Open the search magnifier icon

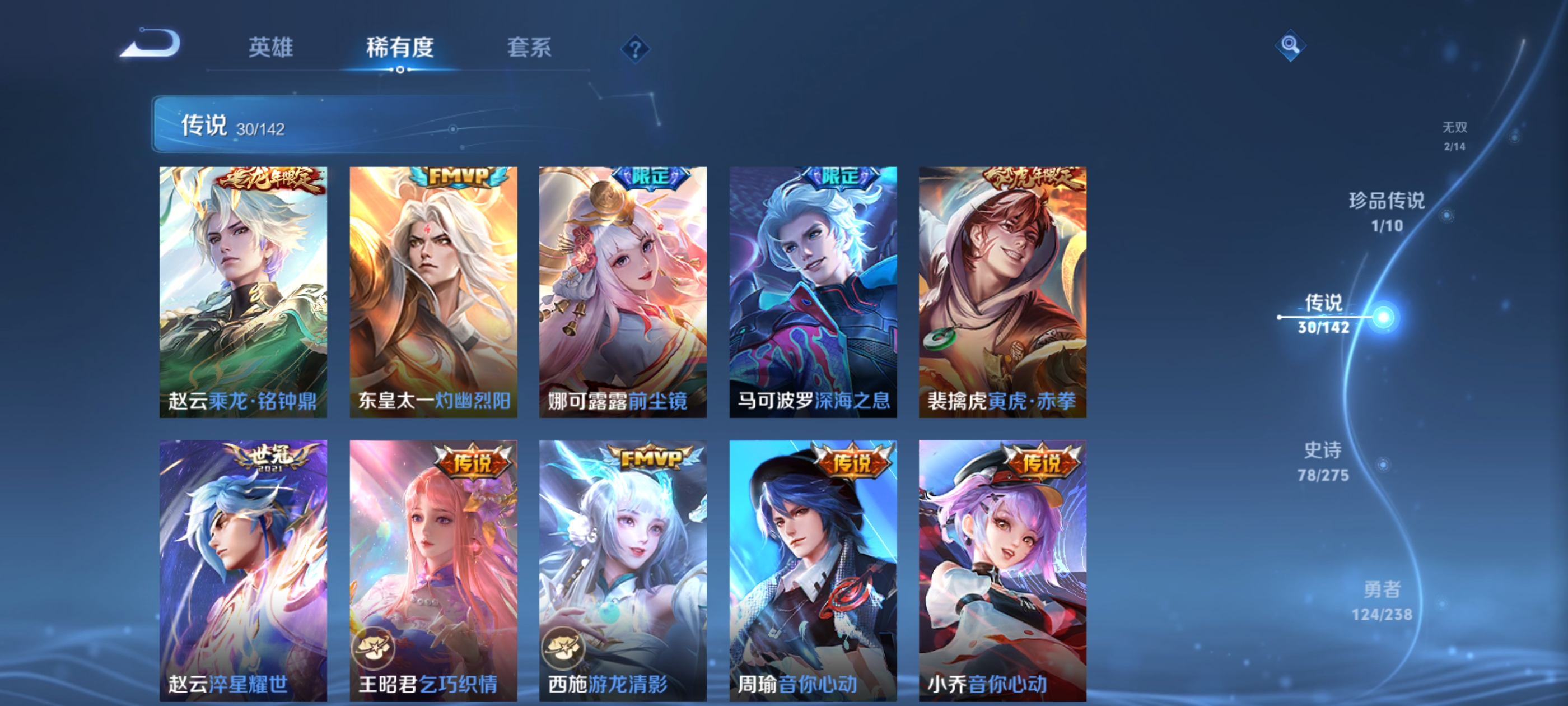click(1290, 46)
